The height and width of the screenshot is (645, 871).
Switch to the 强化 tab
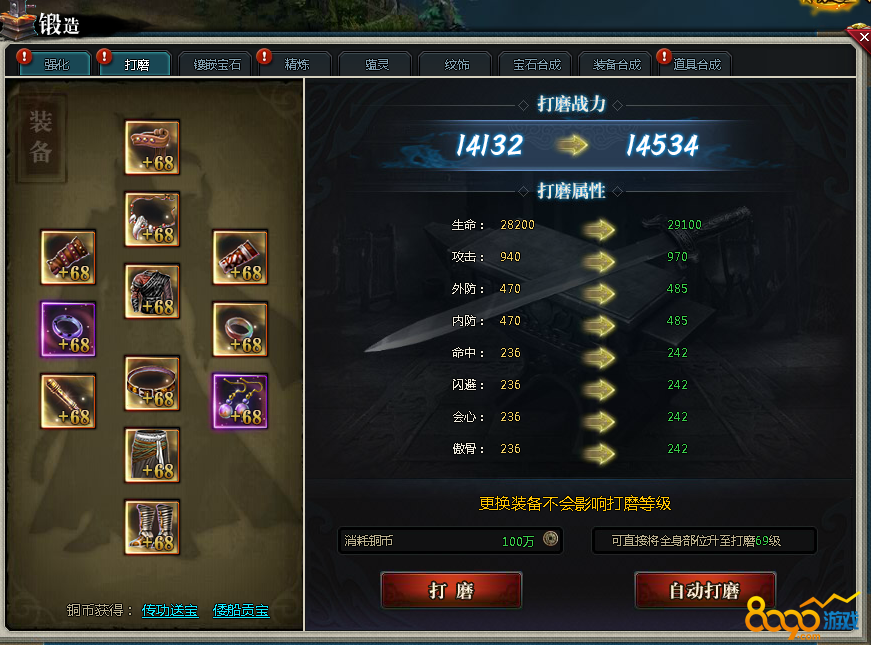pos(57,65)
